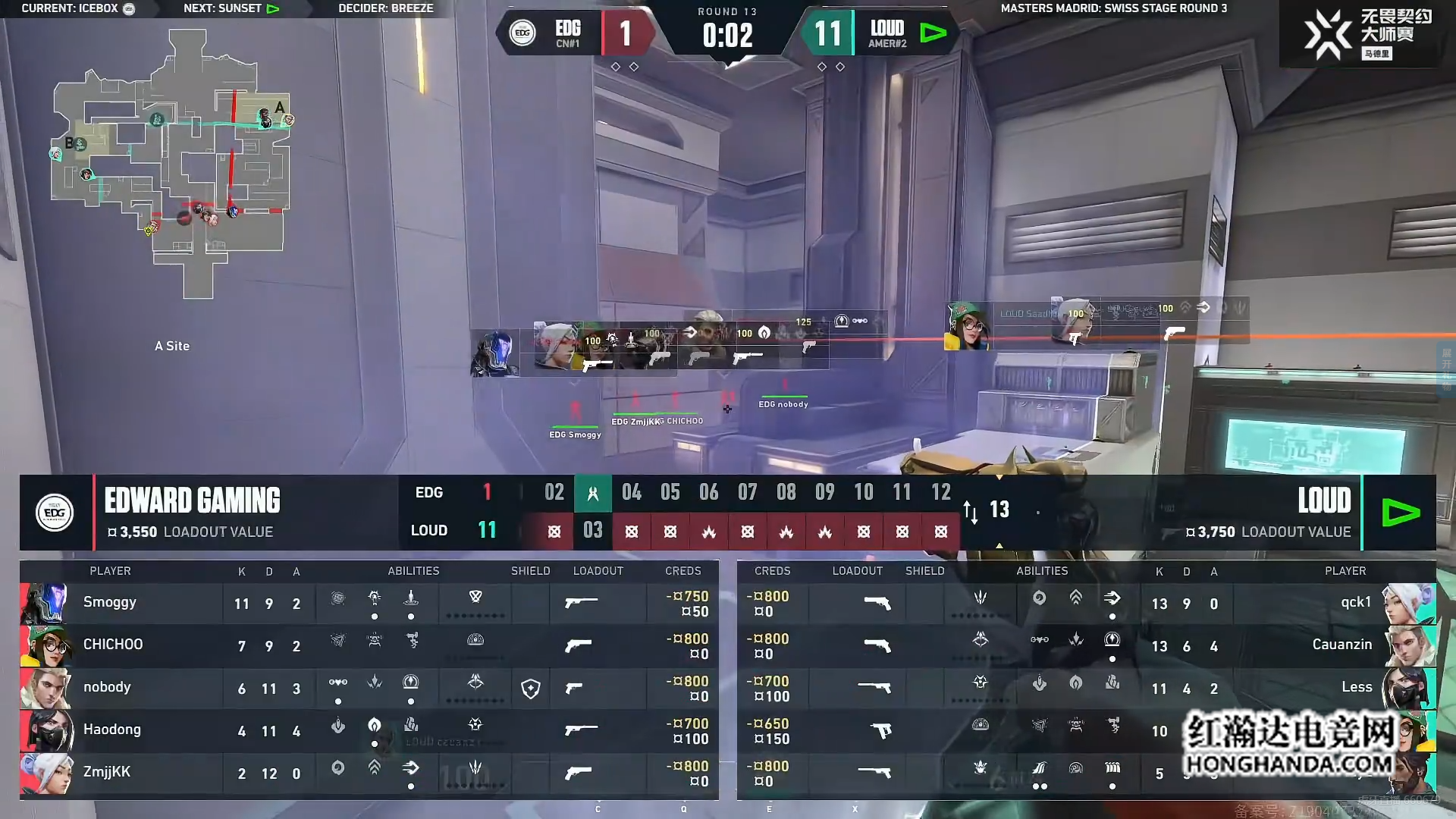
Task: Click the green LOUD logo on the scoreboard banner
Action: coord(1400,513)
